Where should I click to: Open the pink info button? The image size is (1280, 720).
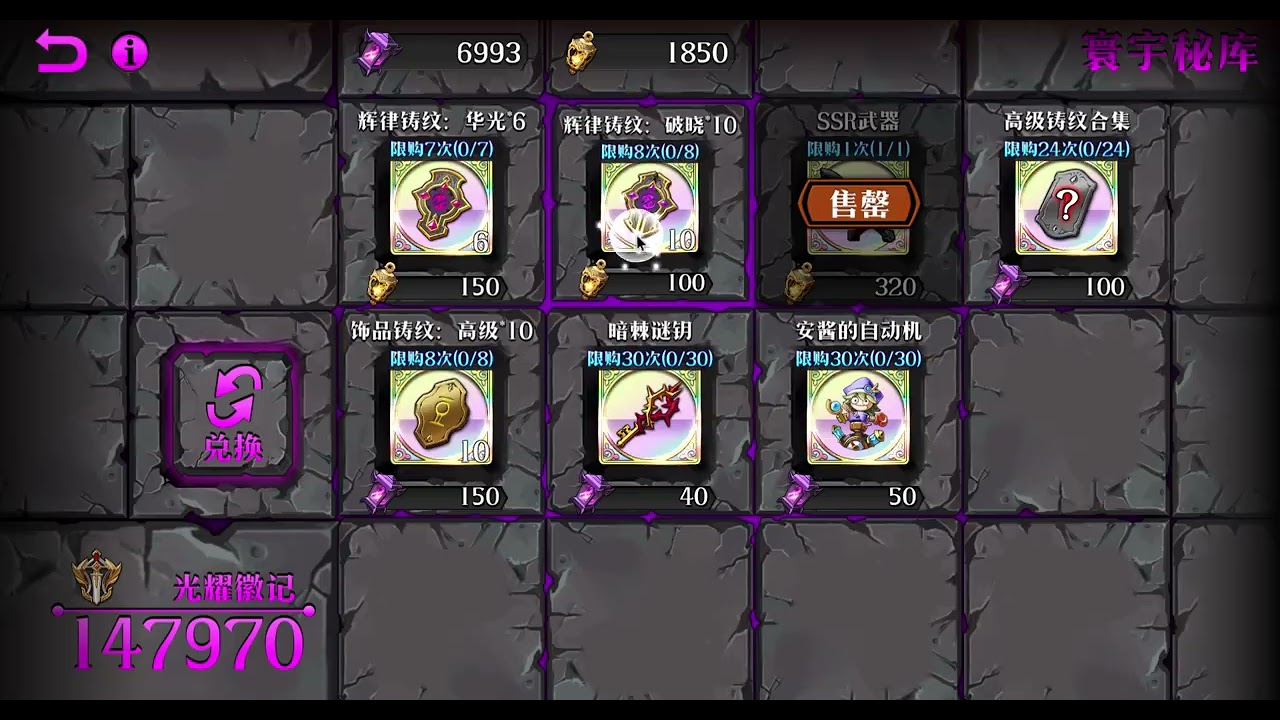[x=129, y=51]
